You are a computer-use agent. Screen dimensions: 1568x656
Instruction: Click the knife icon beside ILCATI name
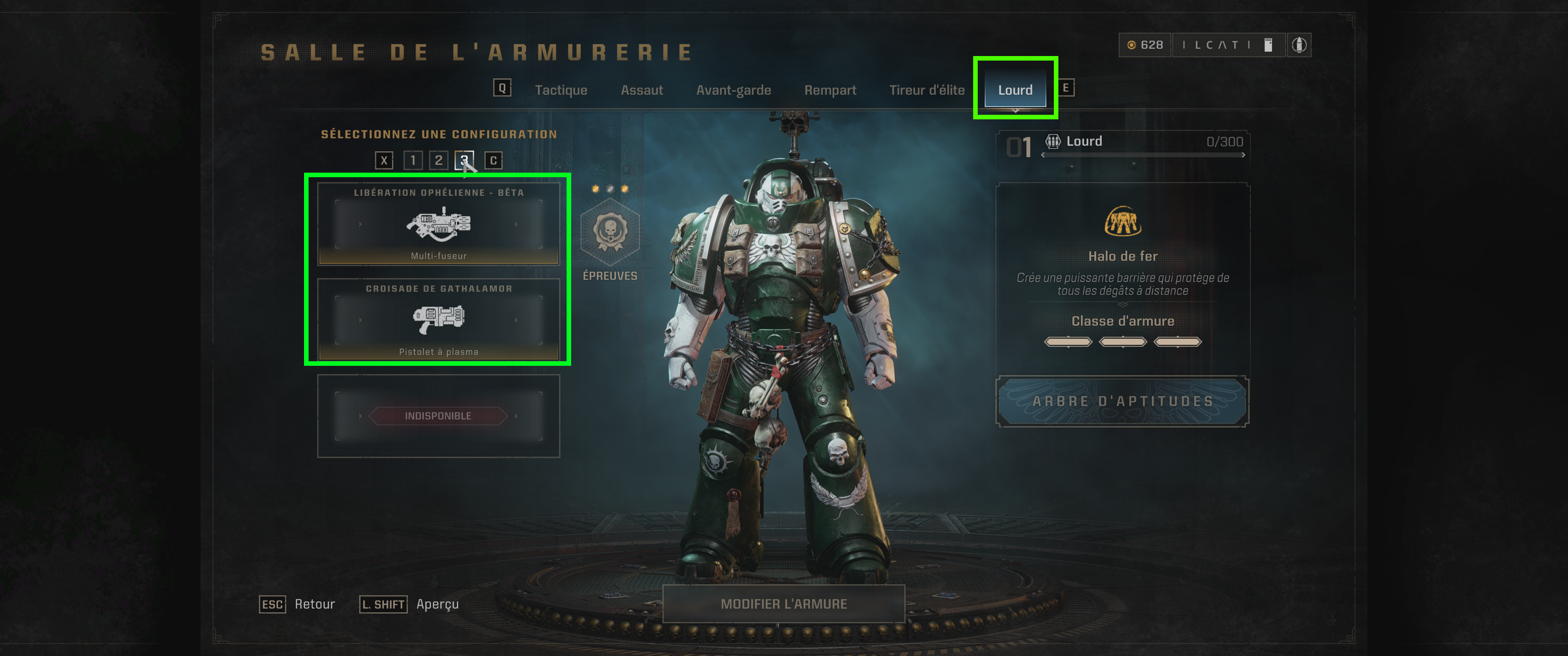click(1269, 45)
